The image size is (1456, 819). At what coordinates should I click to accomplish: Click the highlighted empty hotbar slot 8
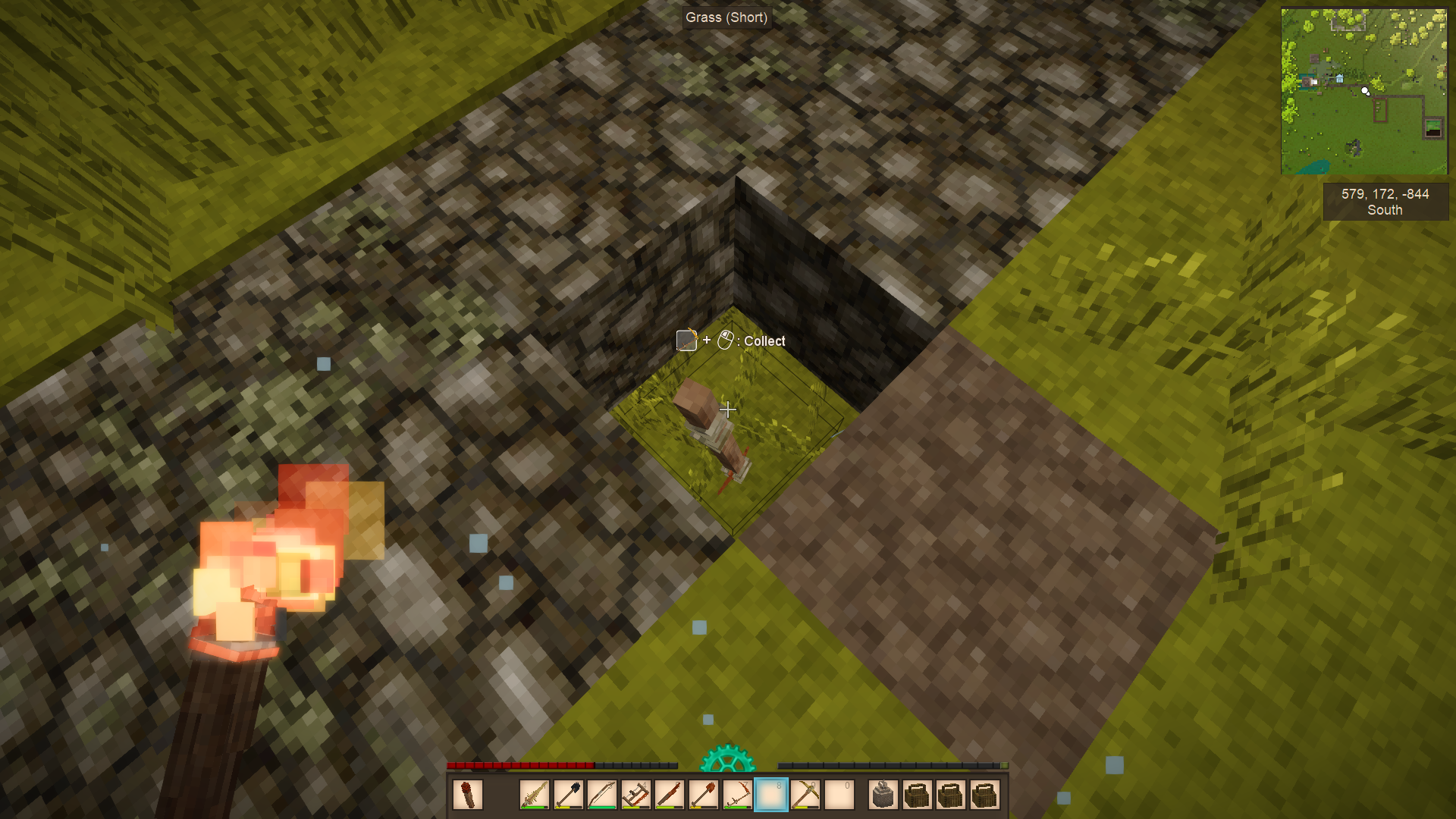pyautogui.click(x=771, y=795)
